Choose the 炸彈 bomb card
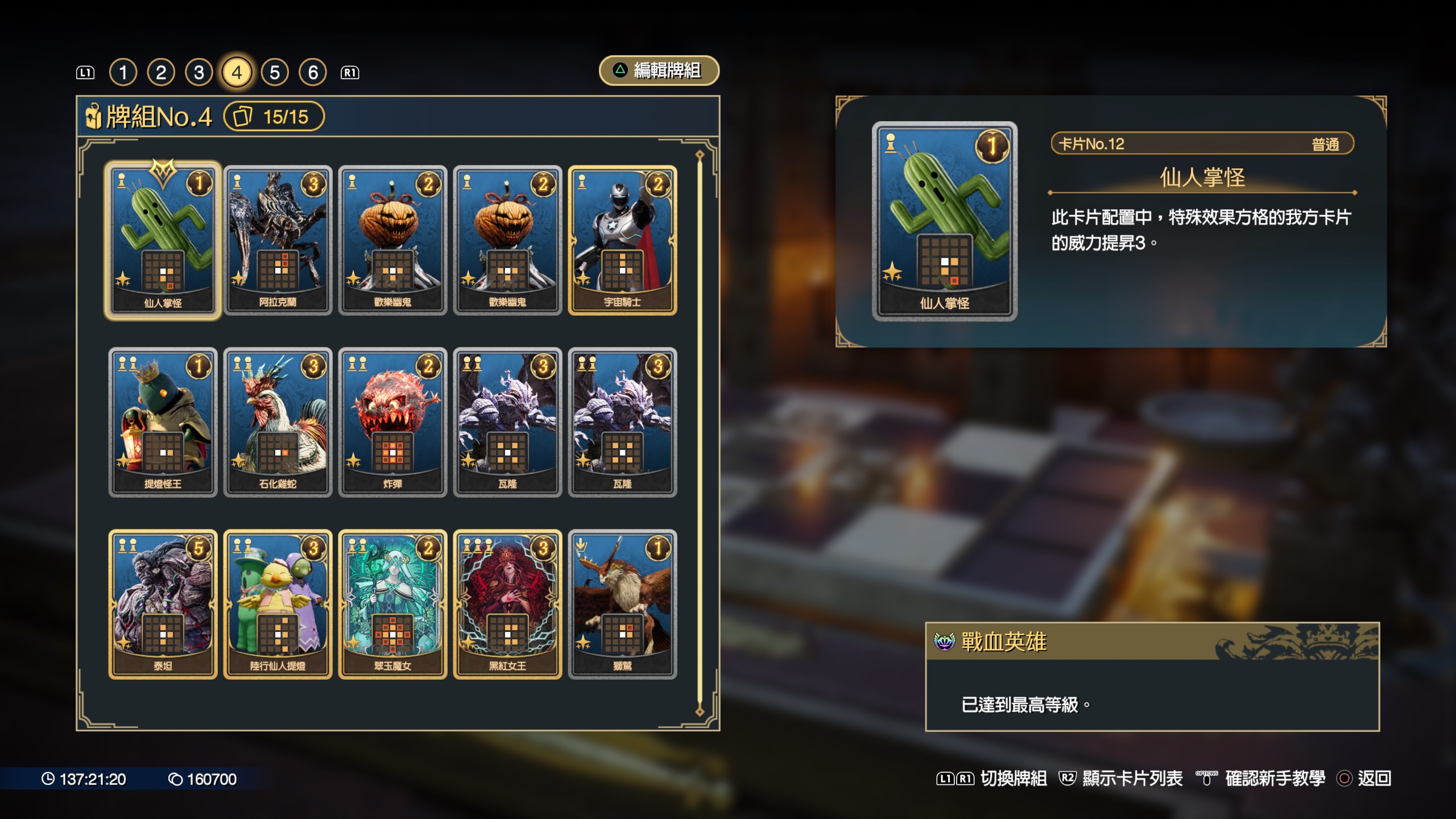The image size is (1456, 819). point(392,422)
